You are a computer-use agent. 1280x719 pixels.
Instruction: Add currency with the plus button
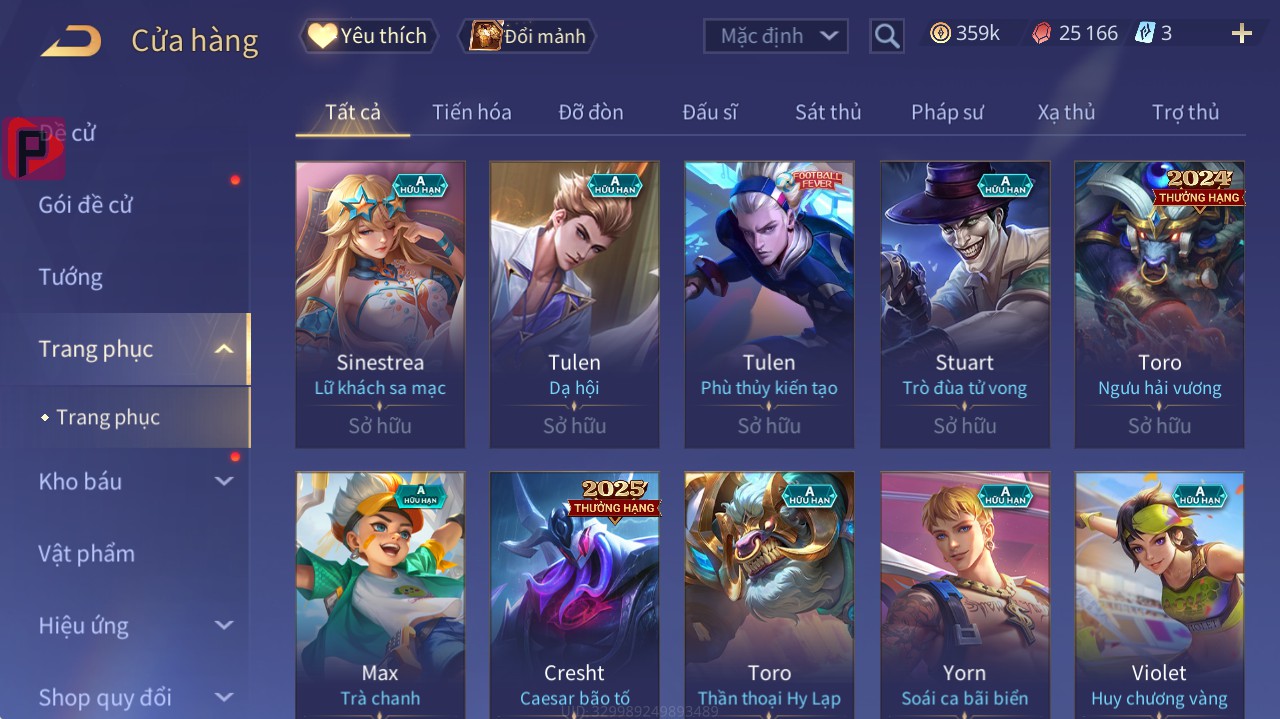(x=1241, y=34)
